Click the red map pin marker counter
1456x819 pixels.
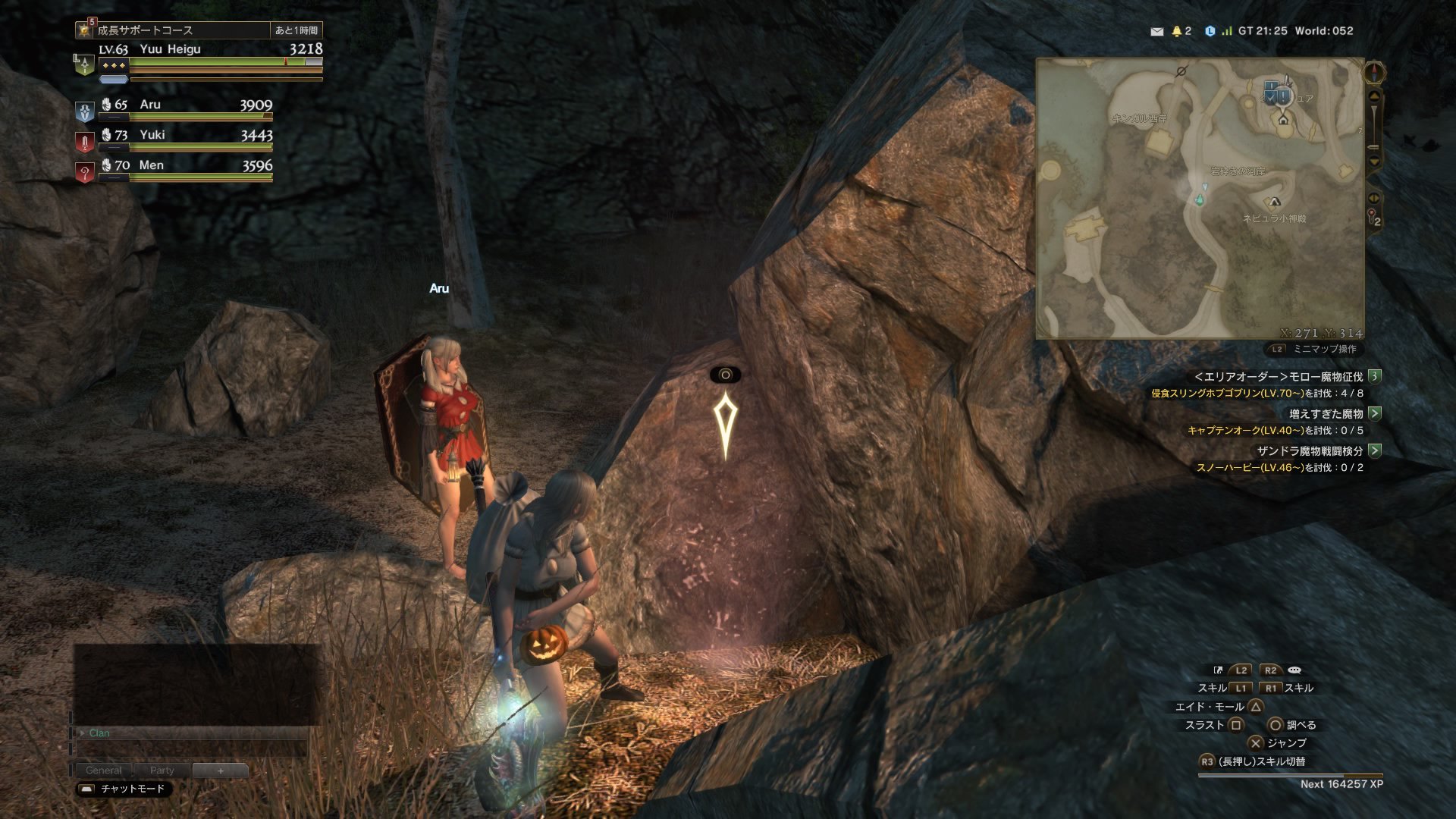(x=1373, y=216)
